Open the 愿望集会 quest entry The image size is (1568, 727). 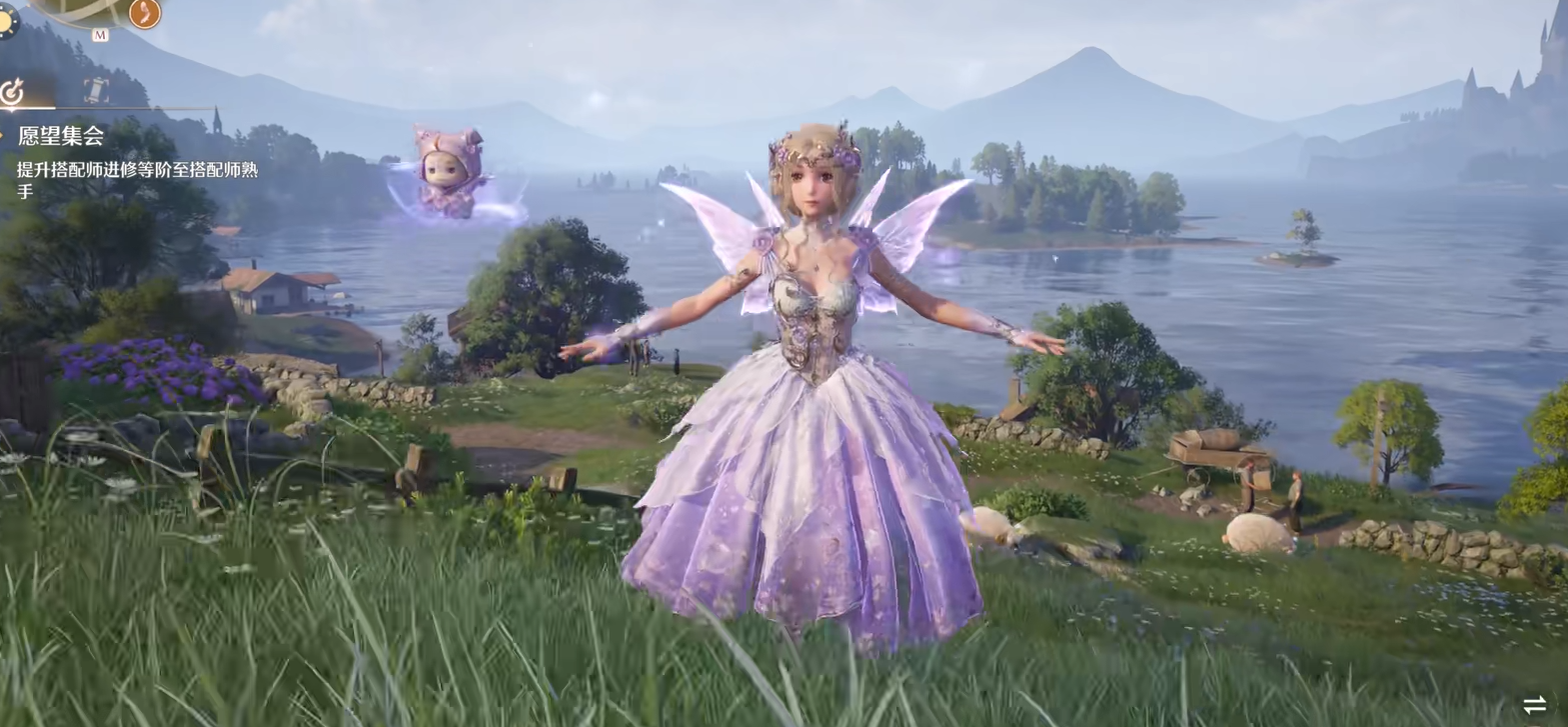pos(61,136)
